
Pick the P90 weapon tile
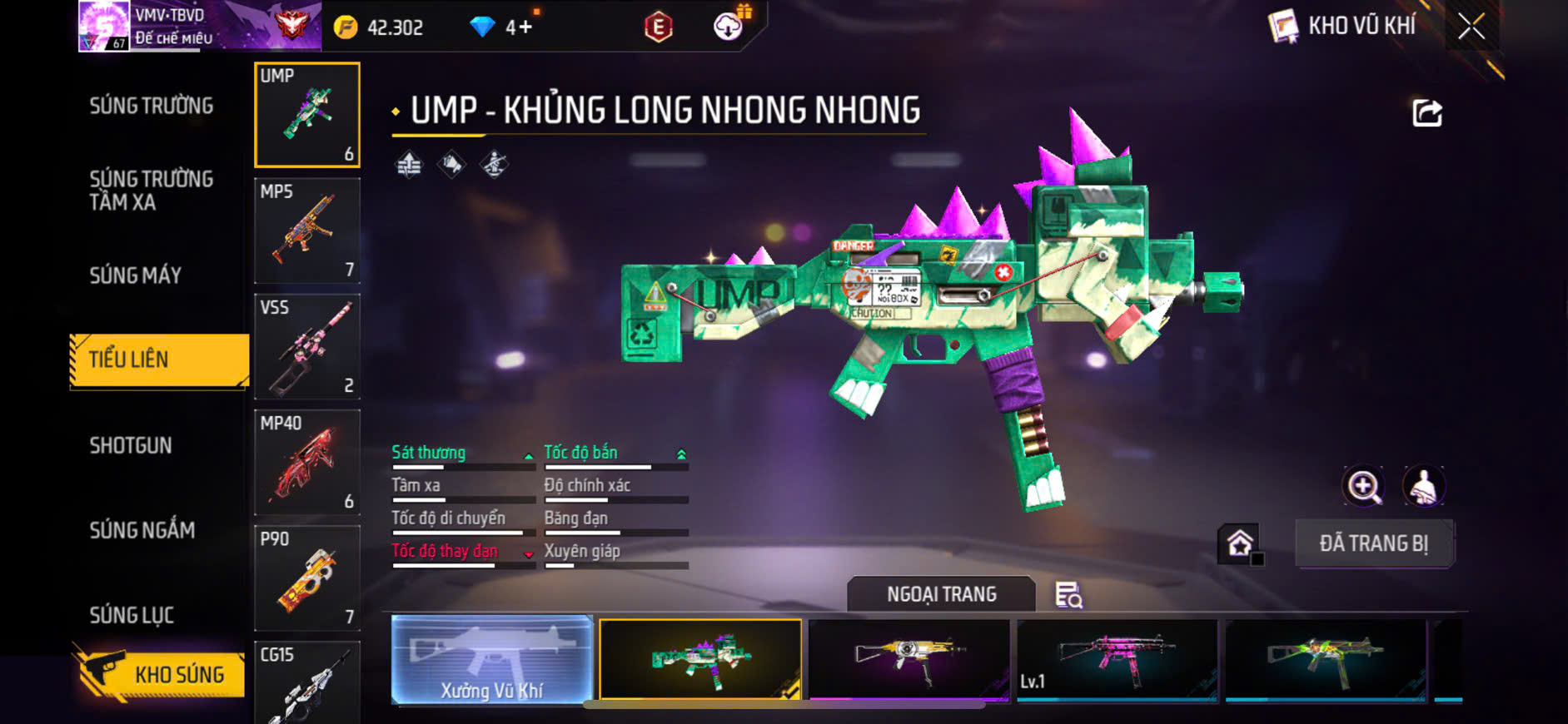coord(306,578)
